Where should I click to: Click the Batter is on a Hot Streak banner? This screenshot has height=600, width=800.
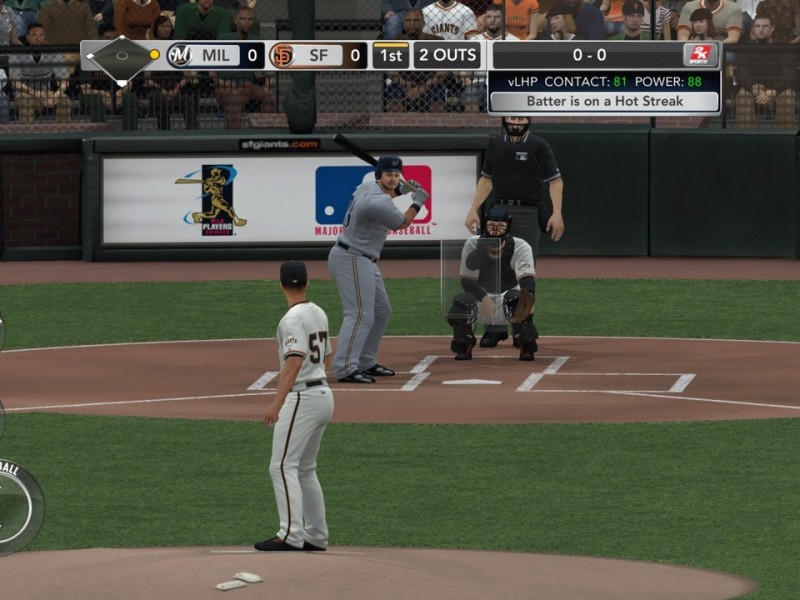click(x=603, y=101)
